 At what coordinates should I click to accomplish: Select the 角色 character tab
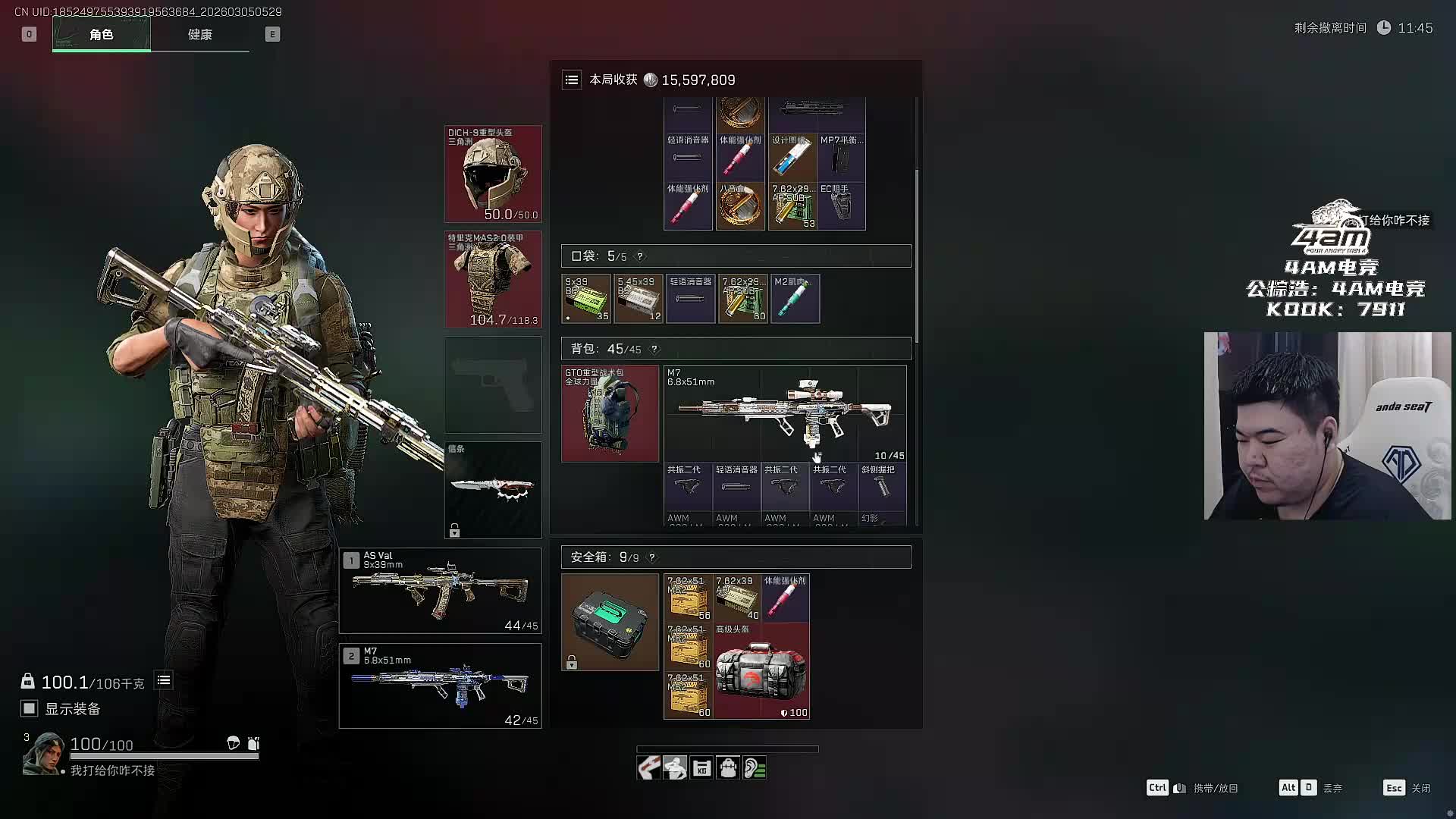pyautogui.click(x=102, y=35)
